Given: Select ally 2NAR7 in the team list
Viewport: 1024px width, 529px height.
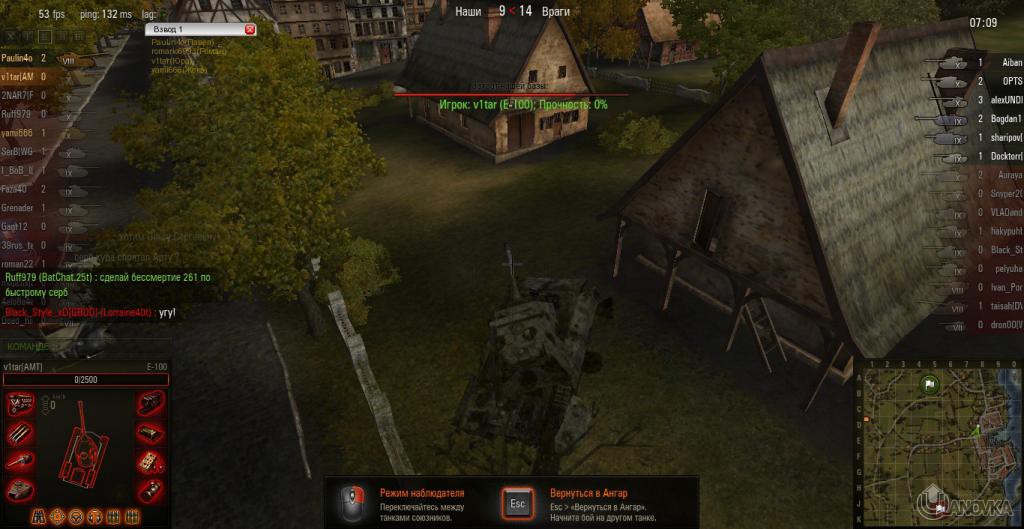Looking at the screenshot, I should 18,95.
